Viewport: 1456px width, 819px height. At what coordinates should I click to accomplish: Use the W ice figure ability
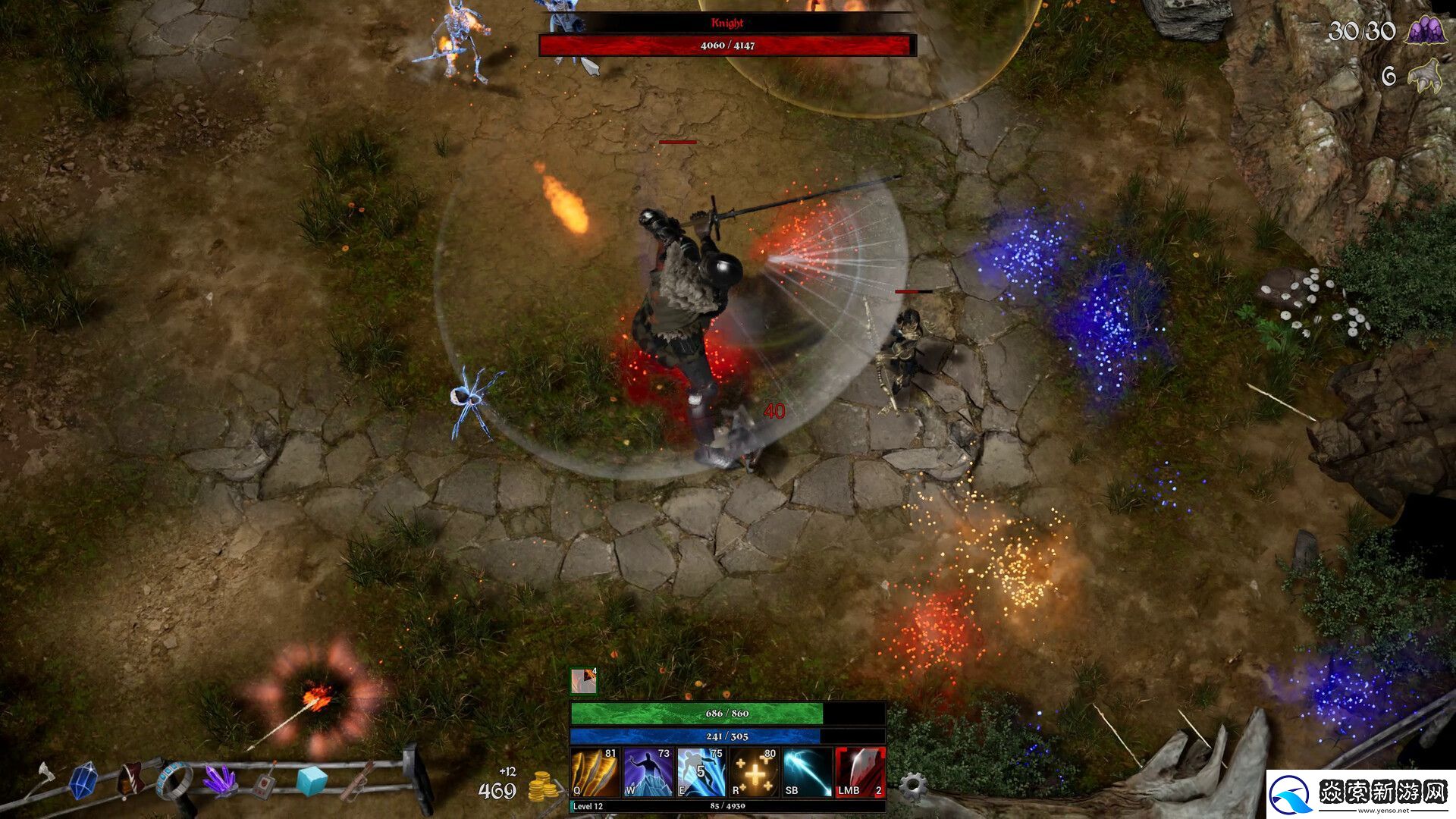(x=648, y=772)
